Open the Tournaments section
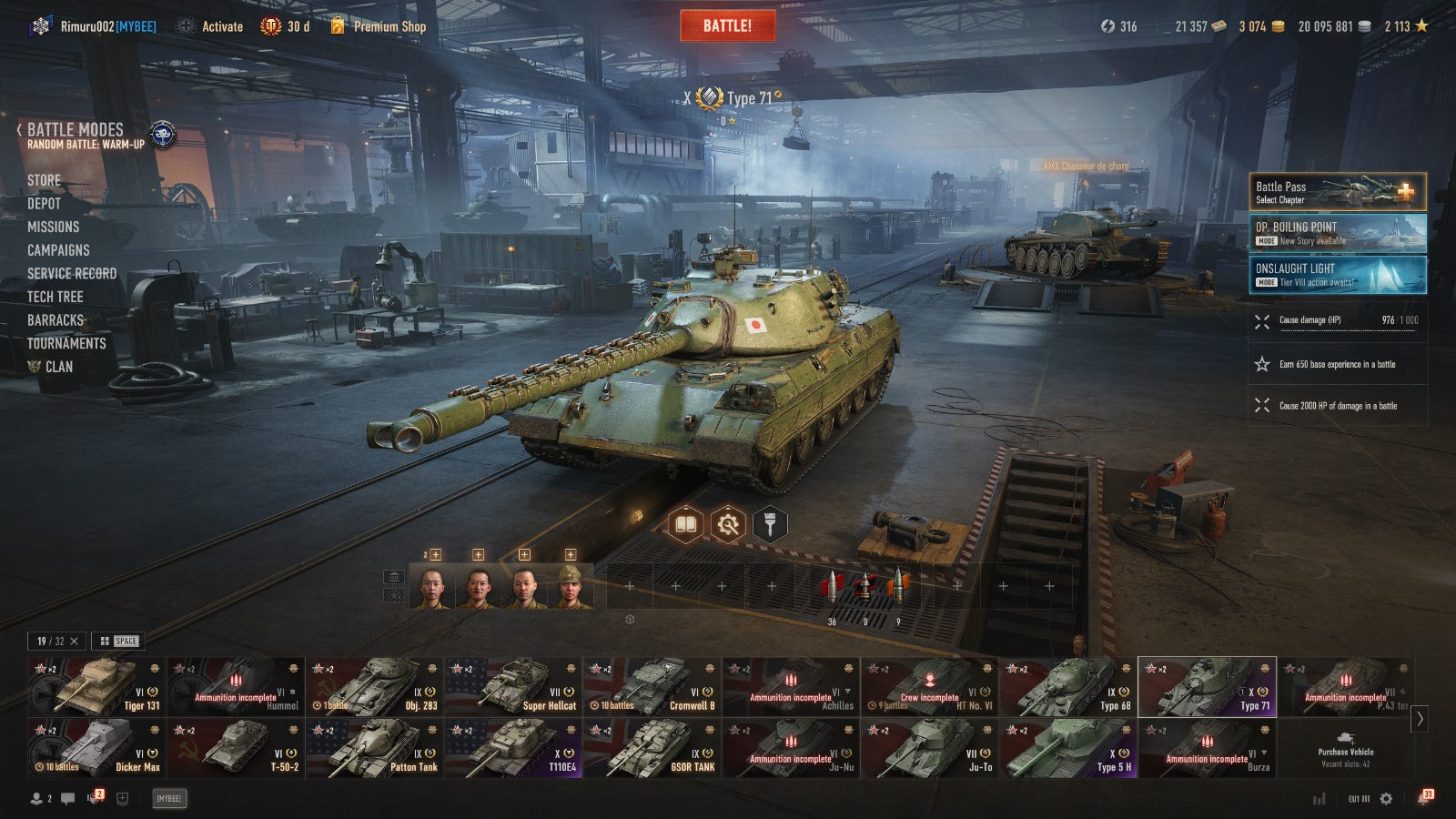1456x819 pixels. [x=66, y=343]
